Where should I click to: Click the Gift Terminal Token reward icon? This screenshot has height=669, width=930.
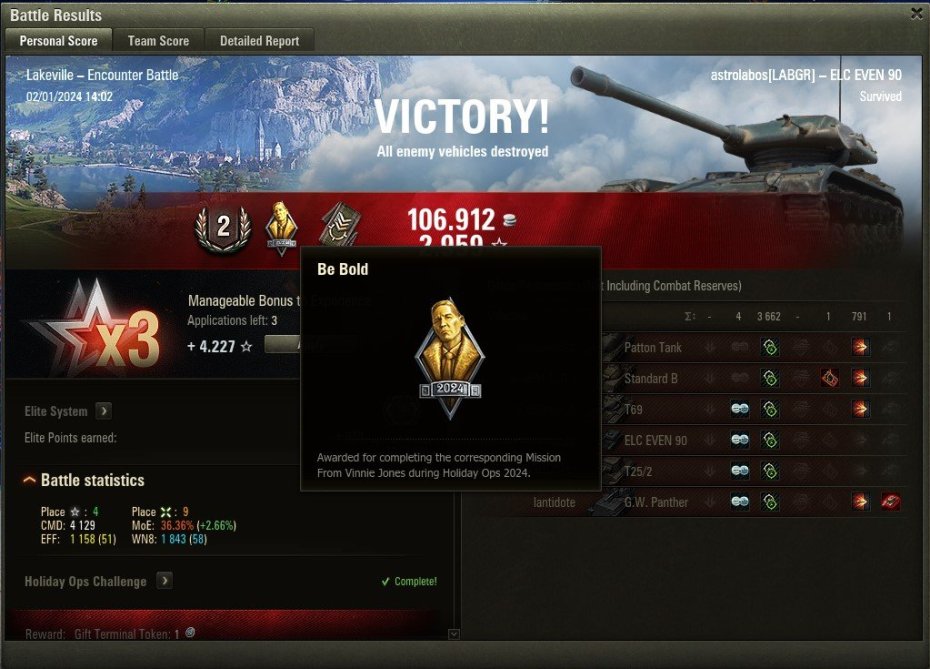(190, 633)
